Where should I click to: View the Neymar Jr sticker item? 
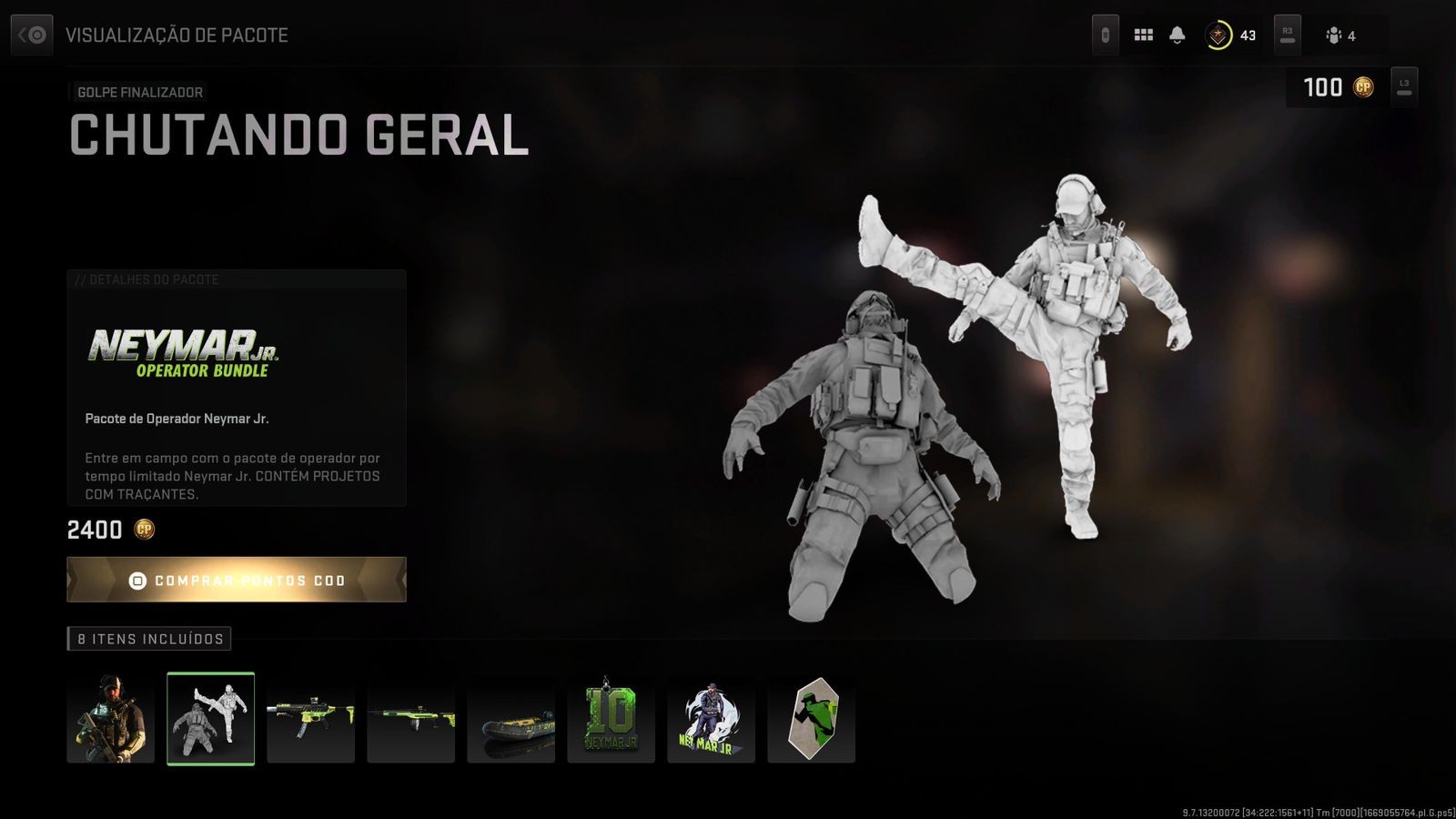[x=711, y=719]
